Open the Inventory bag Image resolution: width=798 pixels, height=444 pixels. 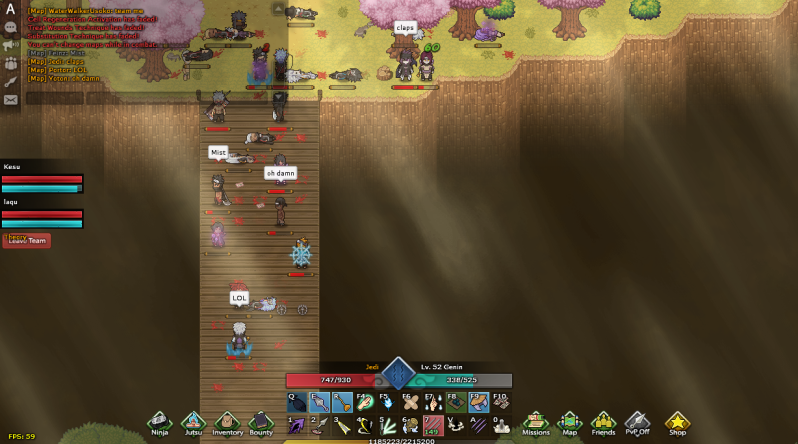click(x=227, y=422)
